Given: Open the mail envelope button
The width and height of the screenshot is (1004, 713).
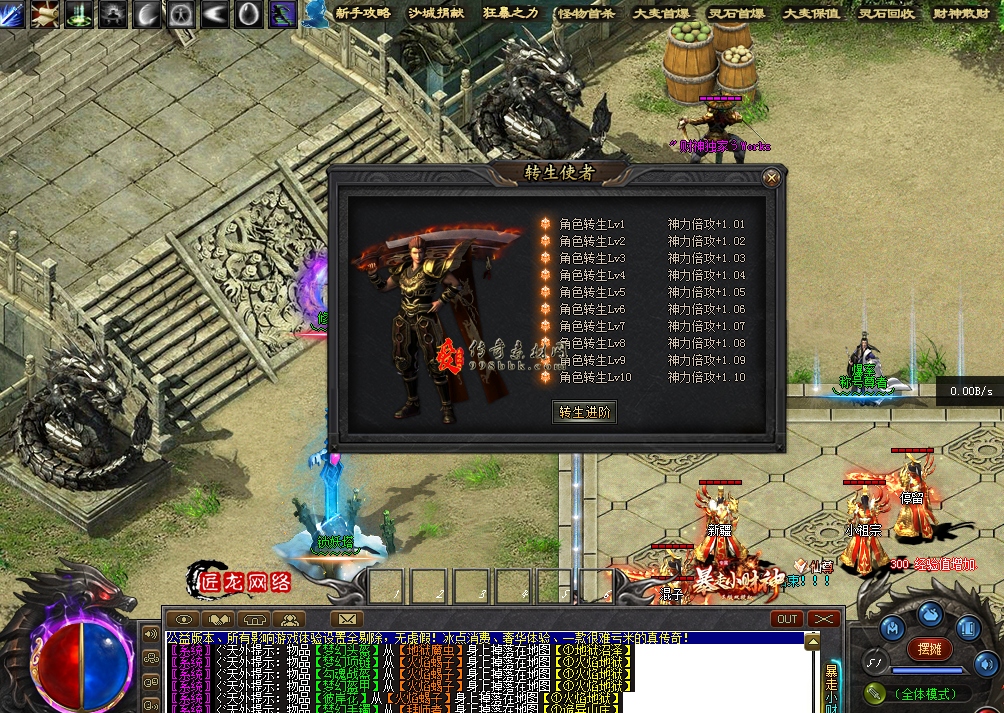Looking at the screenshot, I should 346,619.
